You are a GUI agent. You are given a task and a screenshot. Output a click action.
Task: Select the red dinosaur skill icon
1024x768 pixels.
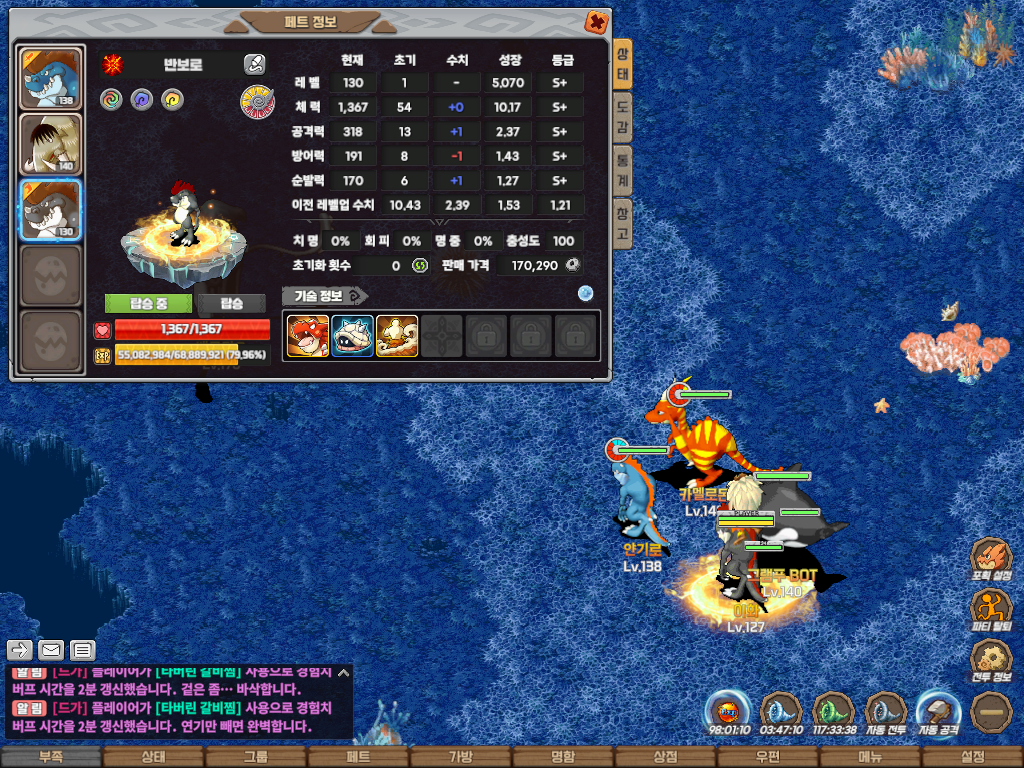307,337
